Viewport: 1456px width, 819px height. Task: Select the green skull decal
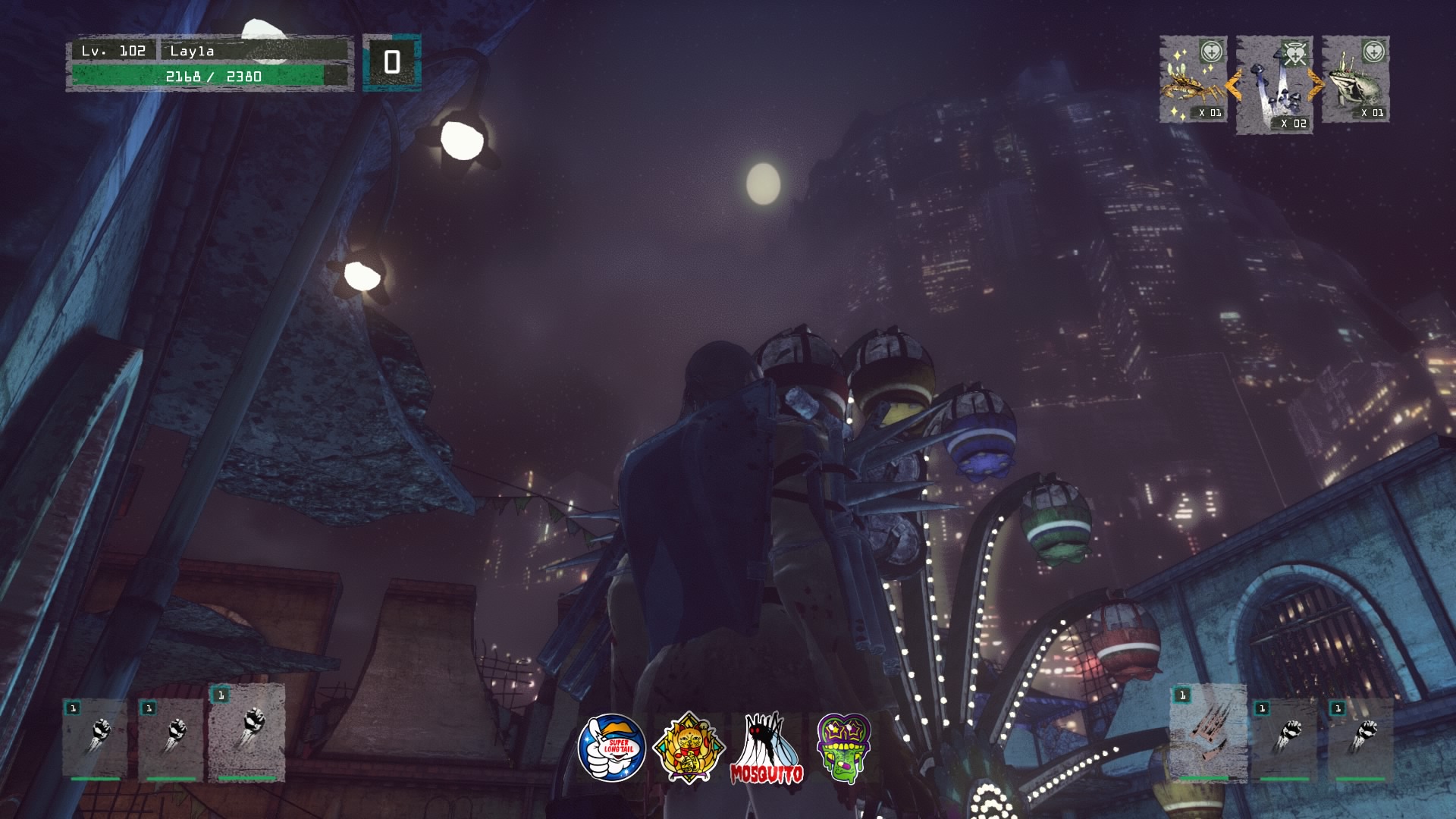(843, 747)
